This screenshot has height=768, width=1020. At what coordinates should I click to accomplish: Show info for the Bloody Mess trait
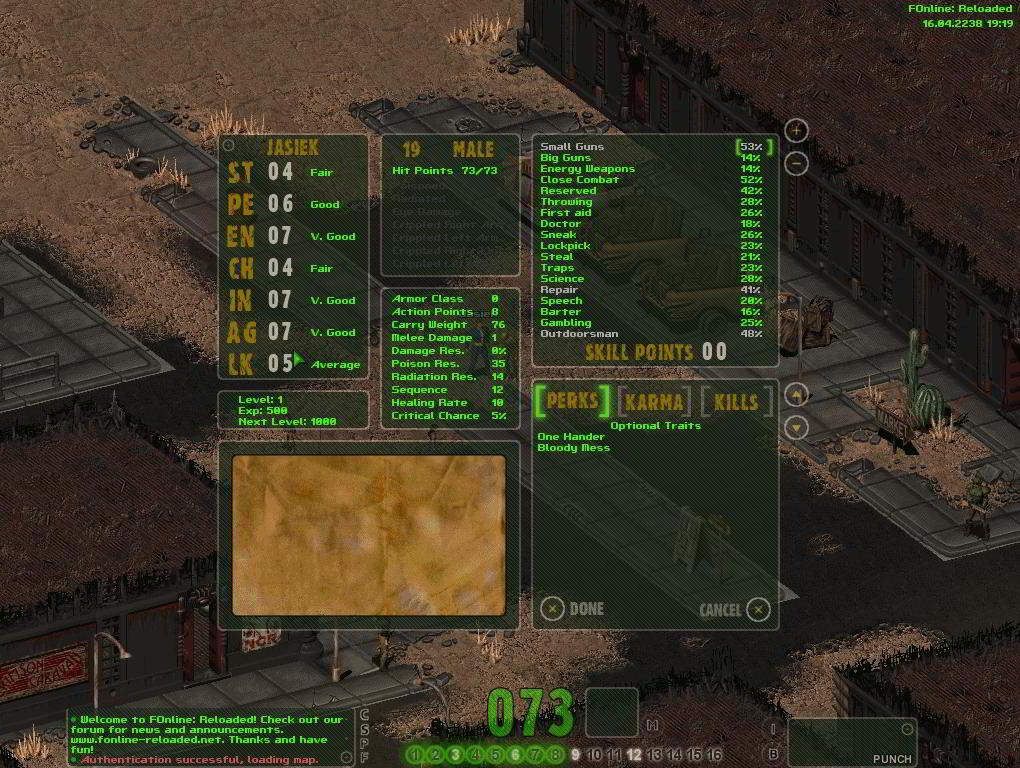(x=573, y=448)
